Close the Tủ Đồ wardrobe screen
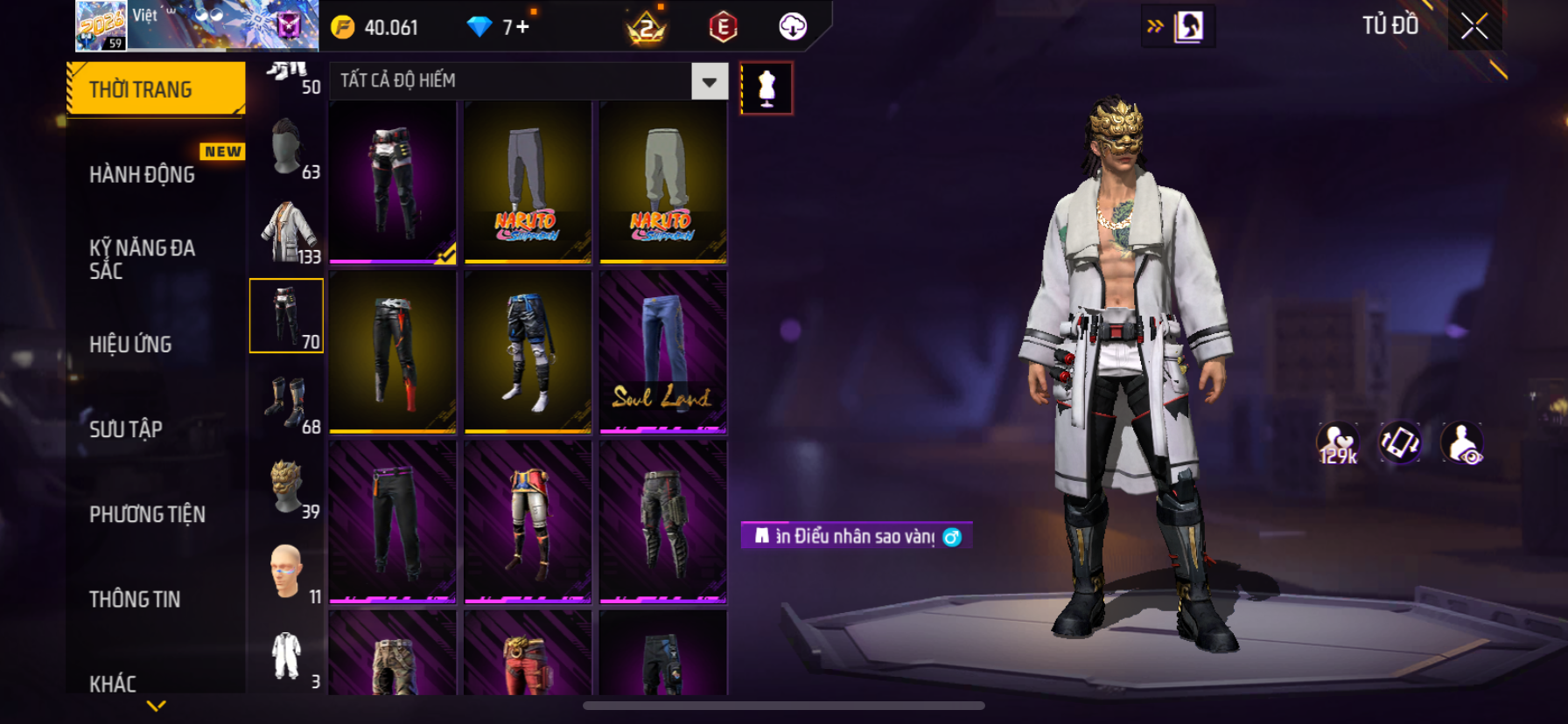1568x724 pixels. pyautogui.click(x=1474, y=27)
